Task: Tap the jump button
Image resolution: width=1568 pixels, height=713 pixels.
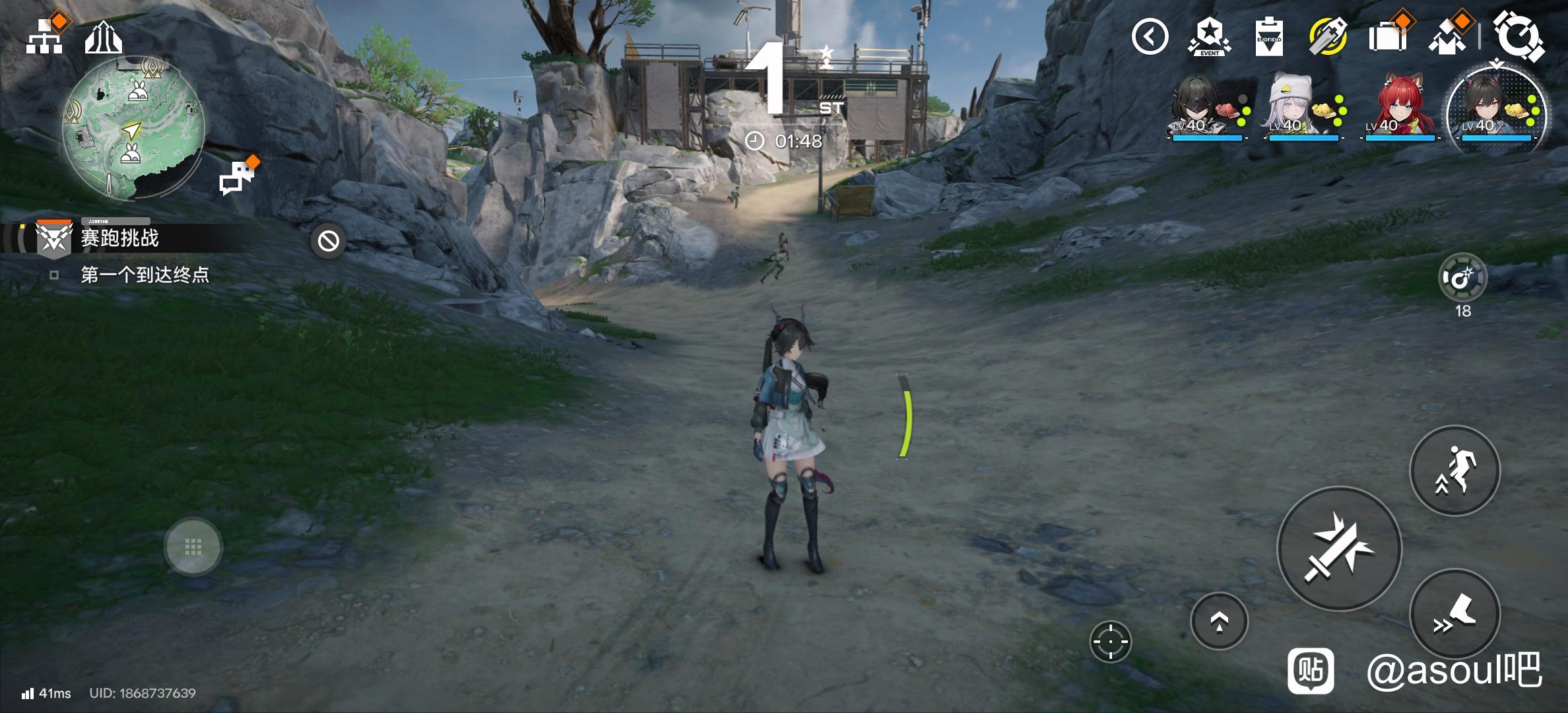Action: 1454,471
